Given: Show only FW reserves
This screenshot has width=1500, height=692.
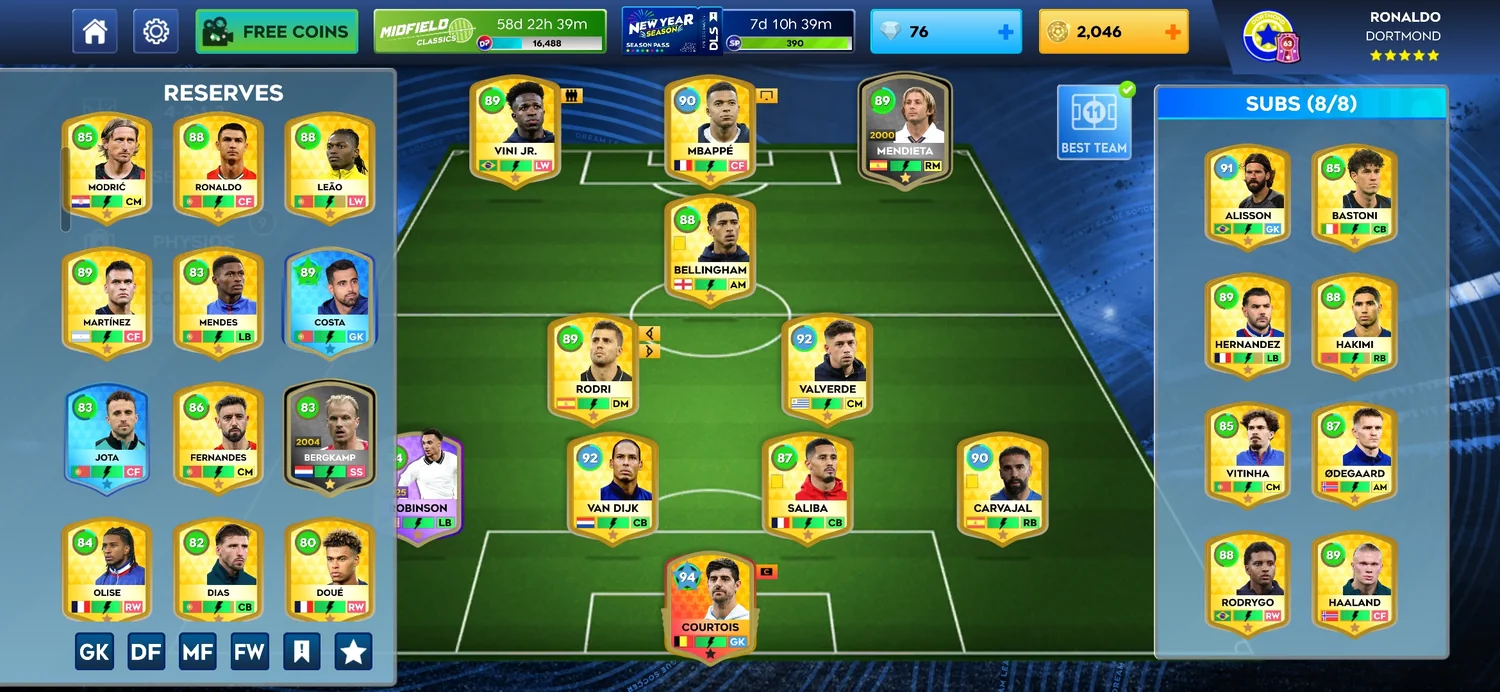Looking at the screenshot, I should click(x=249, y=652).
